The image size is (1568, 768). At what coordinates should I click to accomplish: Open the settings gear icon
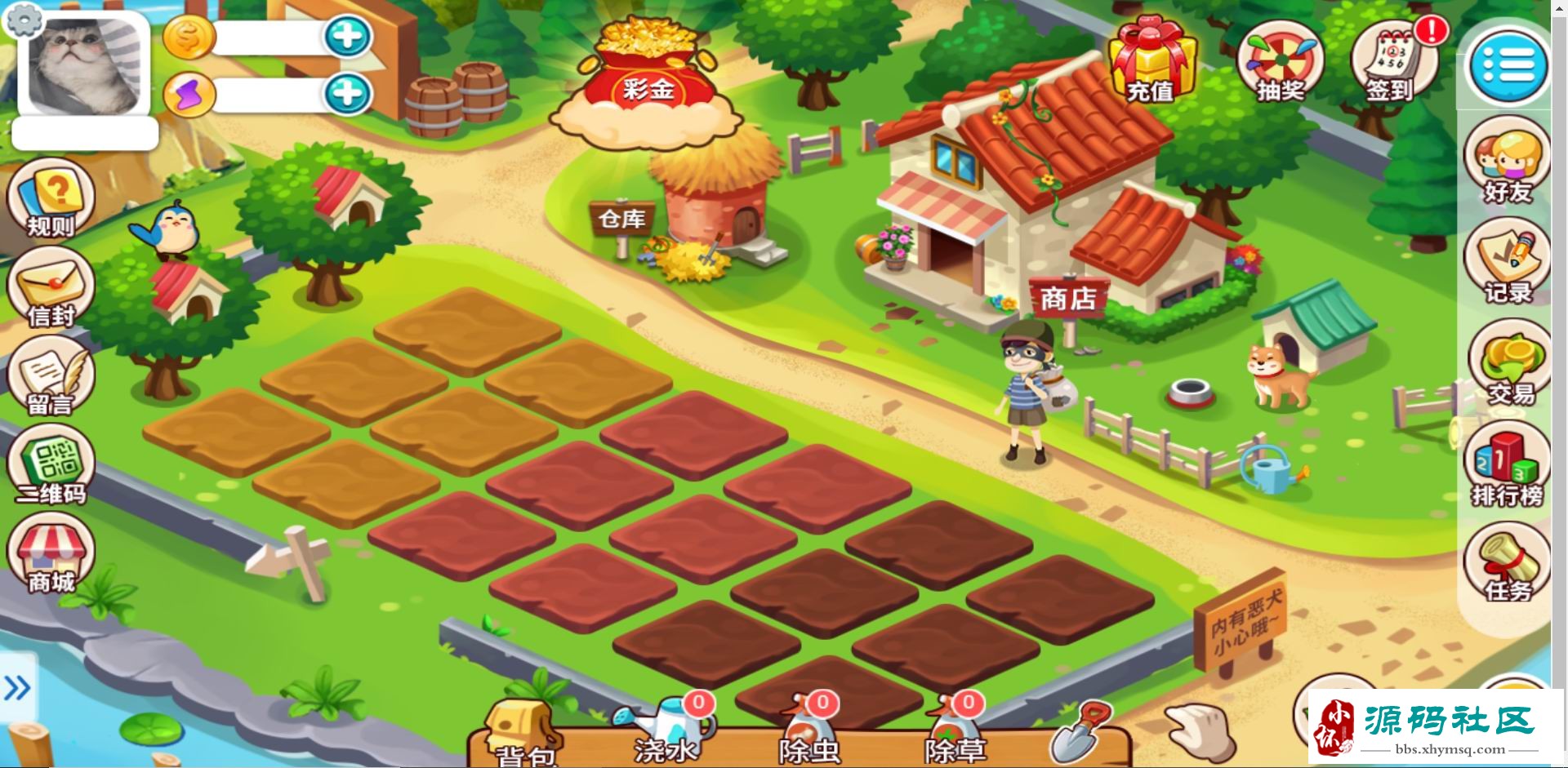pyautogui.click(x=24, y=20)
